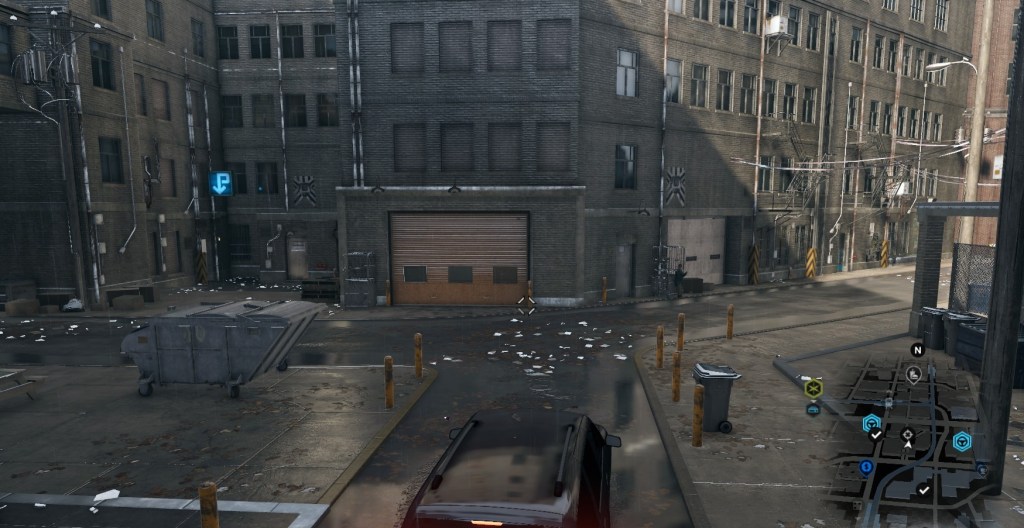Select the small car icon under yellow hexagon
Image resolution: width=1024 pixels, height=528 pixels.
click(x=813, y=409)
